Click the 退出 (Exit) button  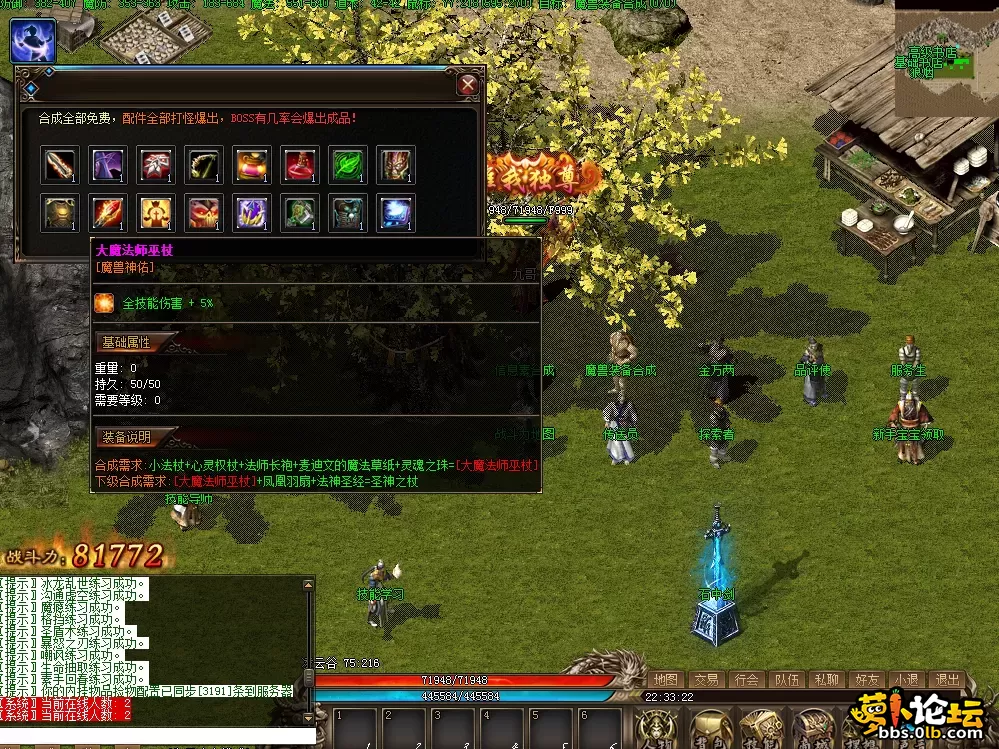point(946,680)
